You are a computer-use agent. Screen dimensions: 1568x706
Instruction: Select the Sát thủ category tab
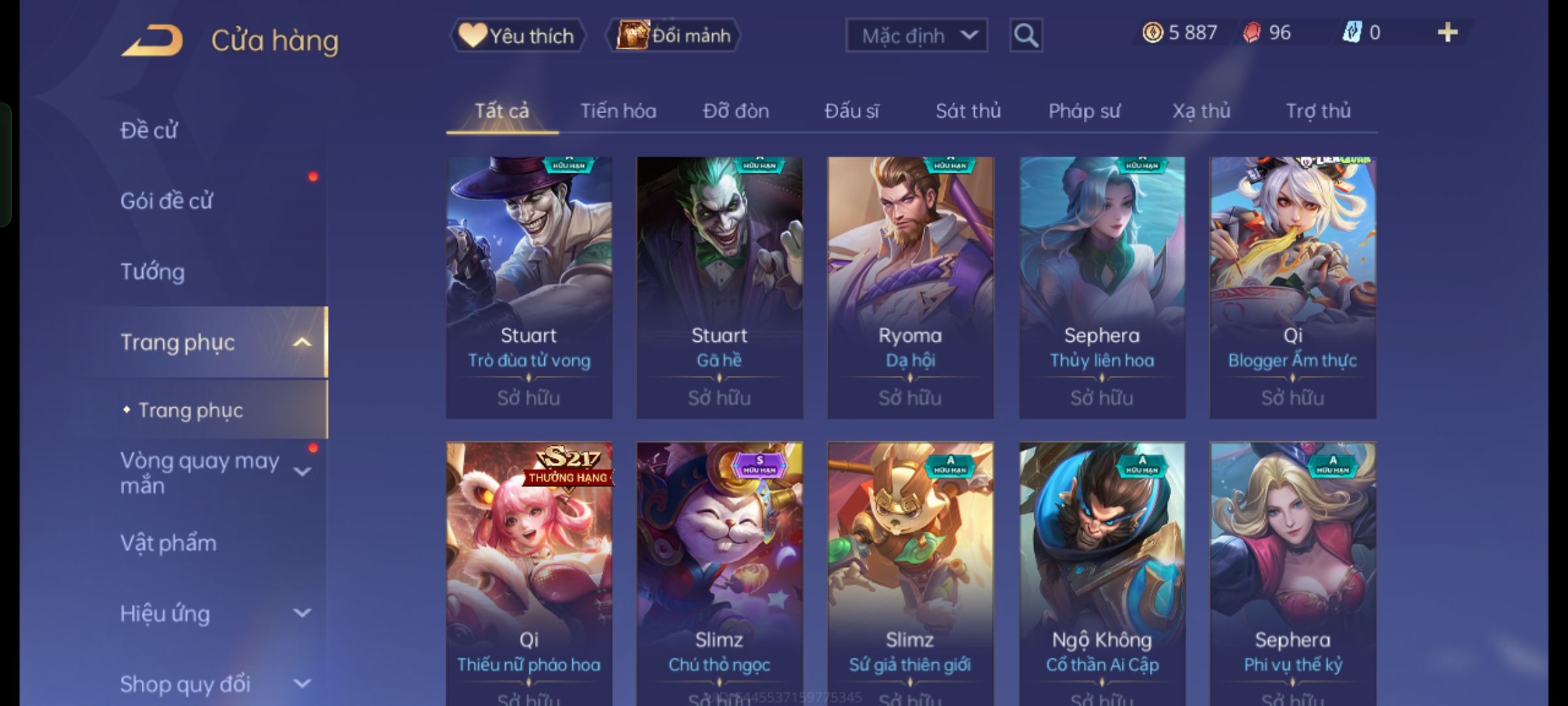(968, 111)
